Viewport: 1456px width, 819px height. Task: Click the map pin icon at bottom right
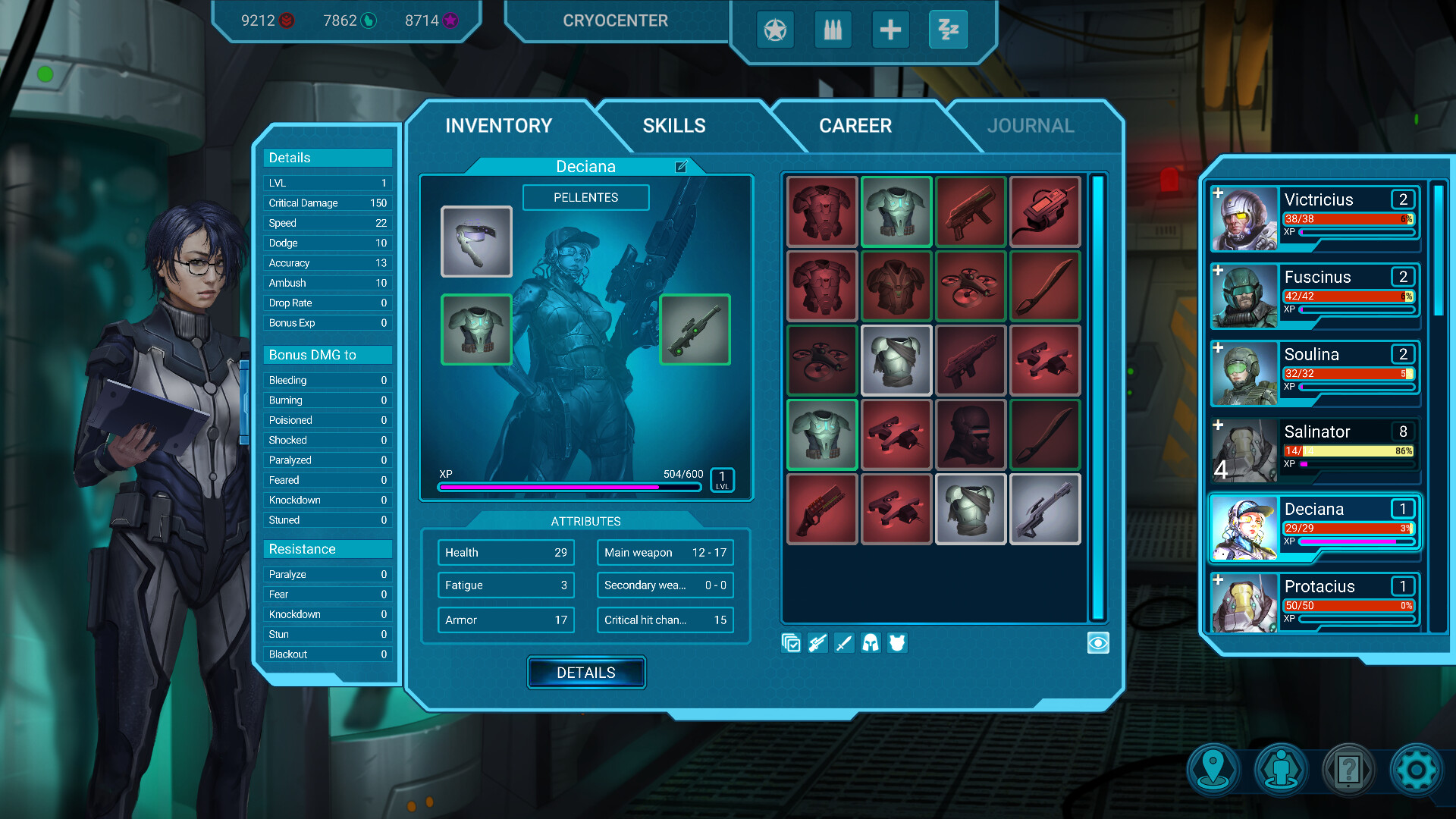coord(1213,770)
